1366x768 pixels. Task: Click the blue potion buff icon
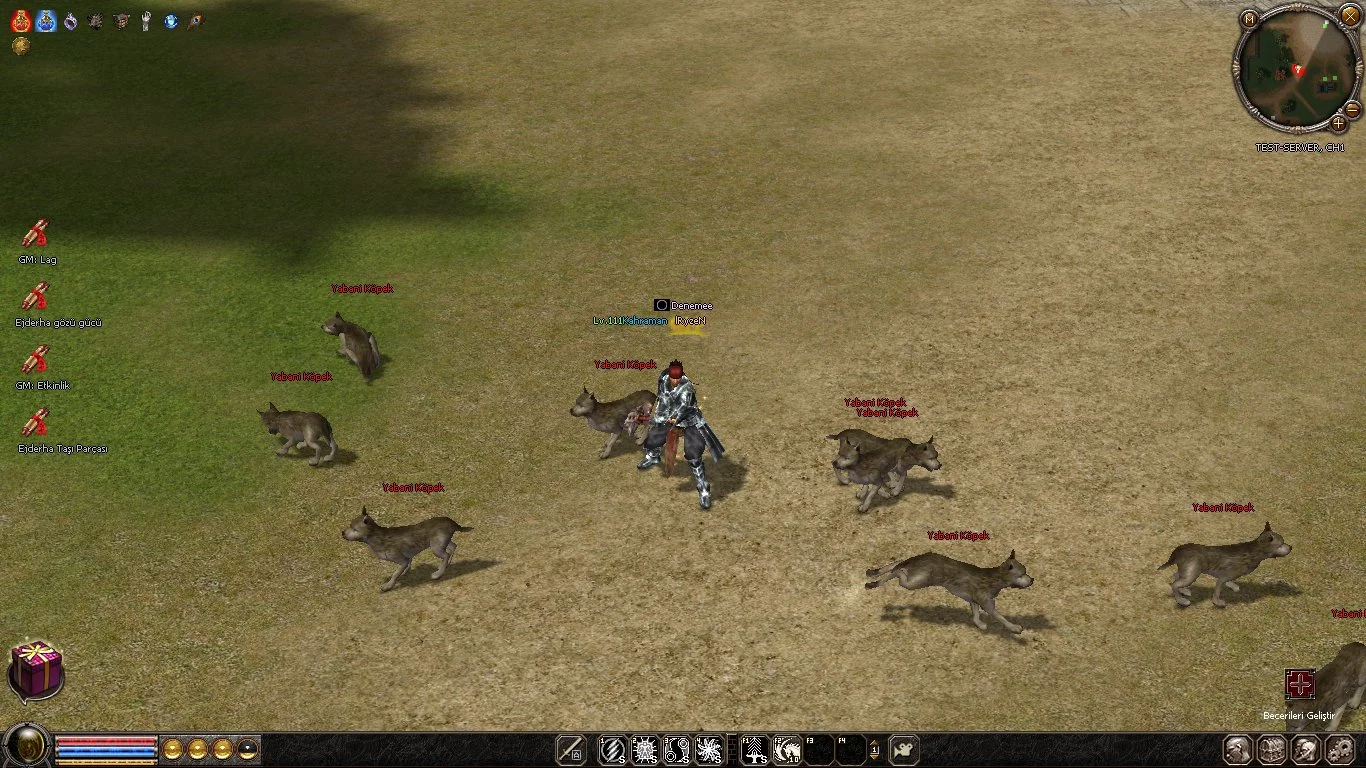46,21
